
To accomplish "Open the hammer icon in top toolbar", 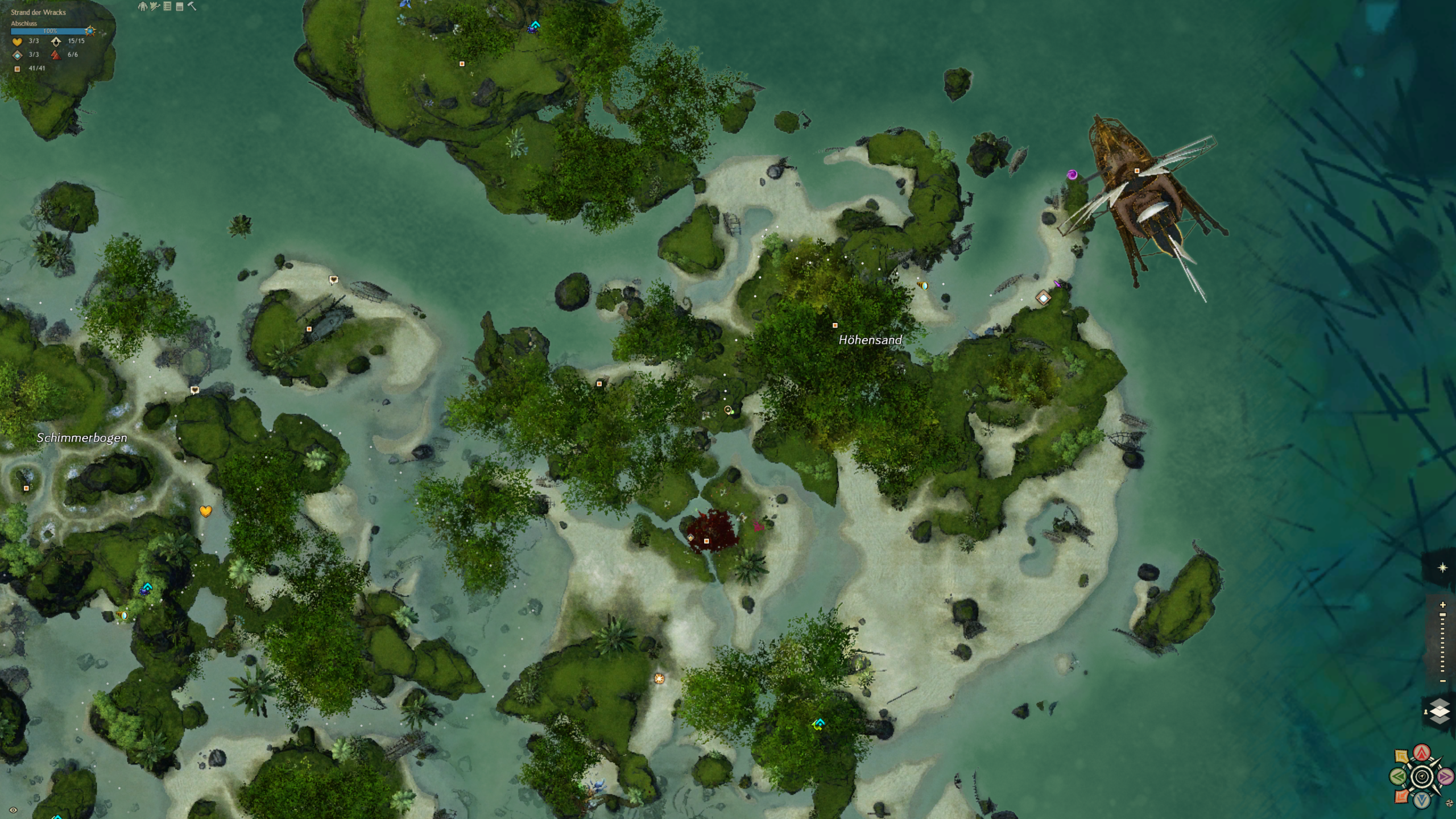I will 192,6.
